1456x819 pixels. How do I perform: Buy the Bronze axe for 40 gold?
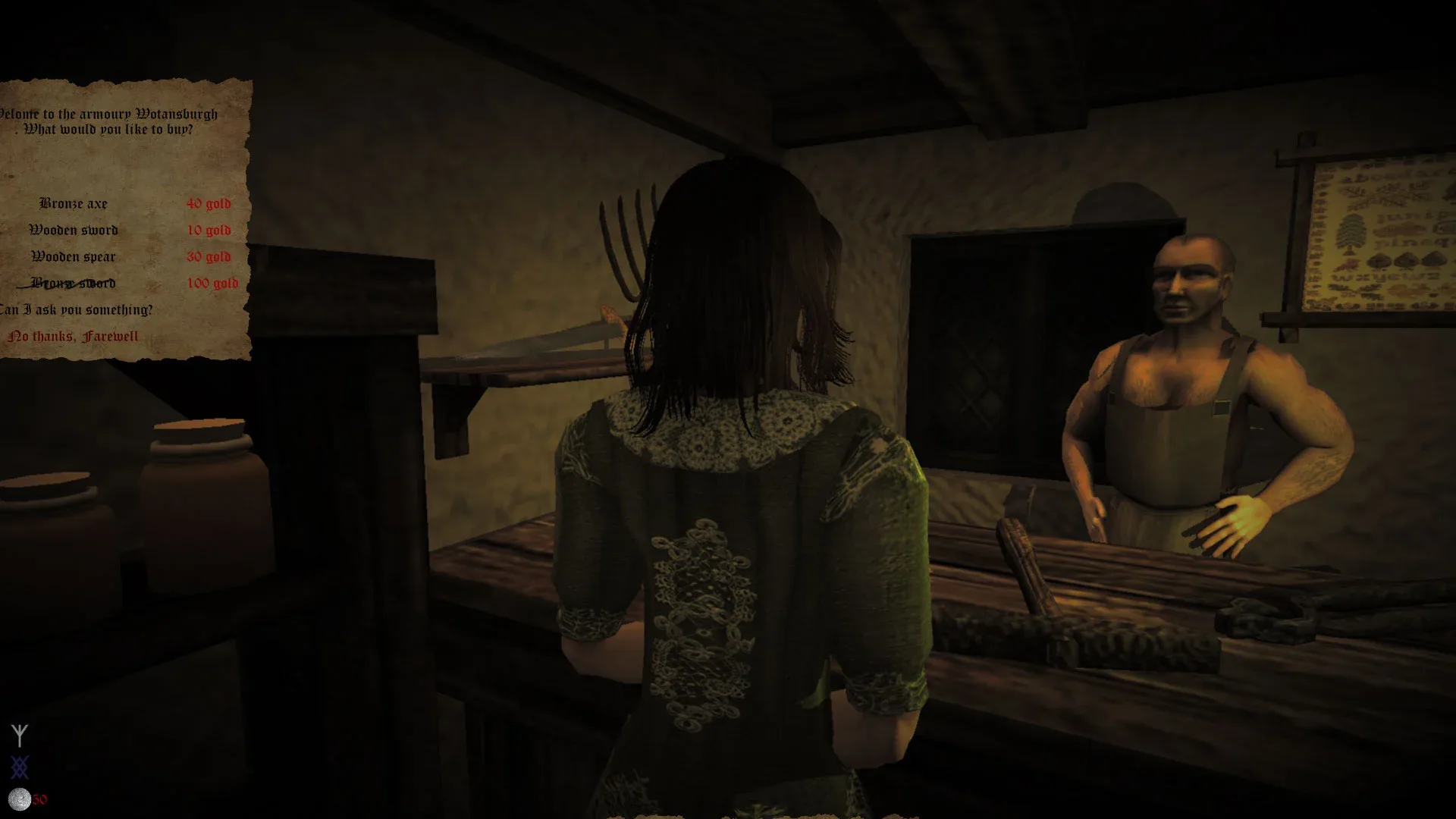74,203
